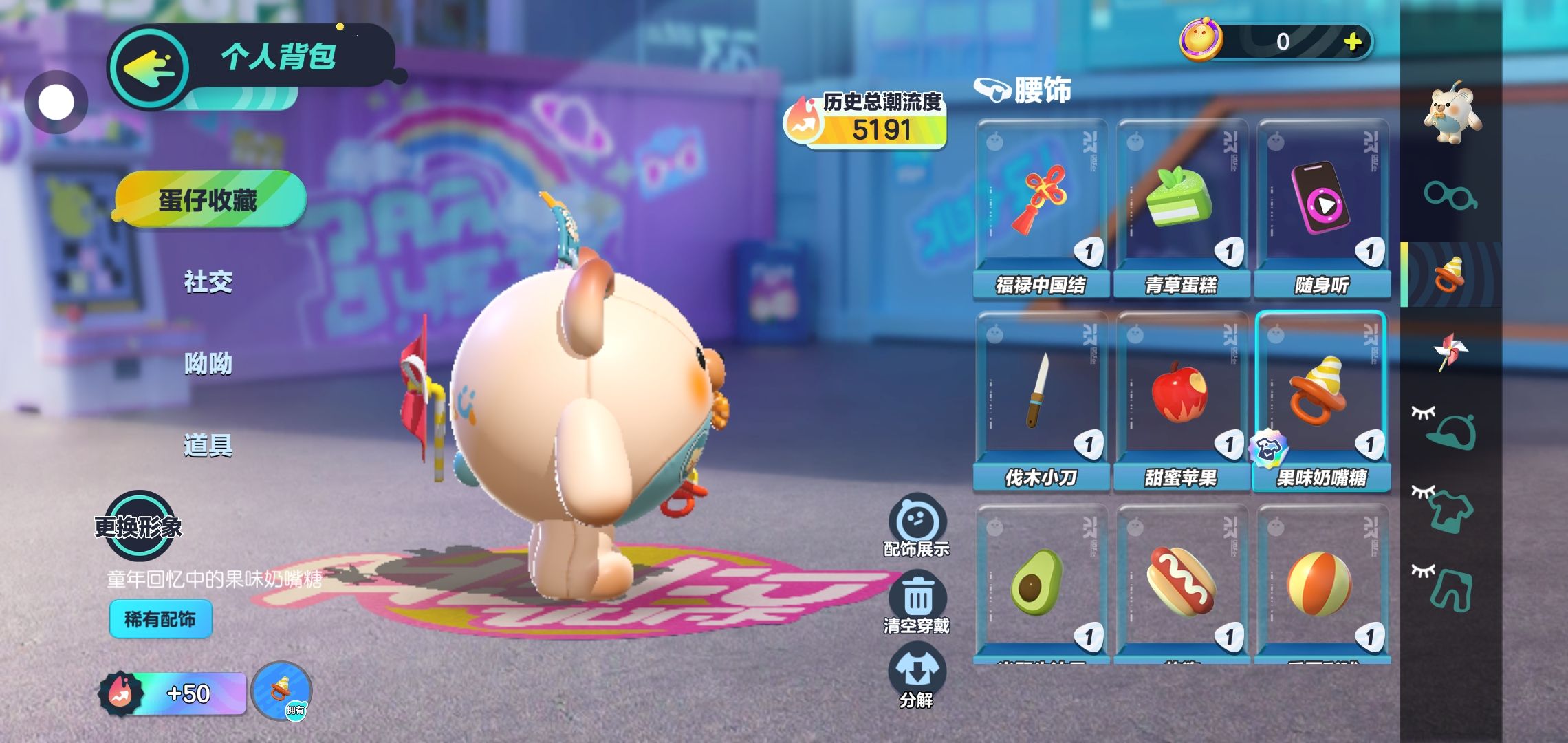Choose the 青草蛋糕 green cake item

point(1182,206)
